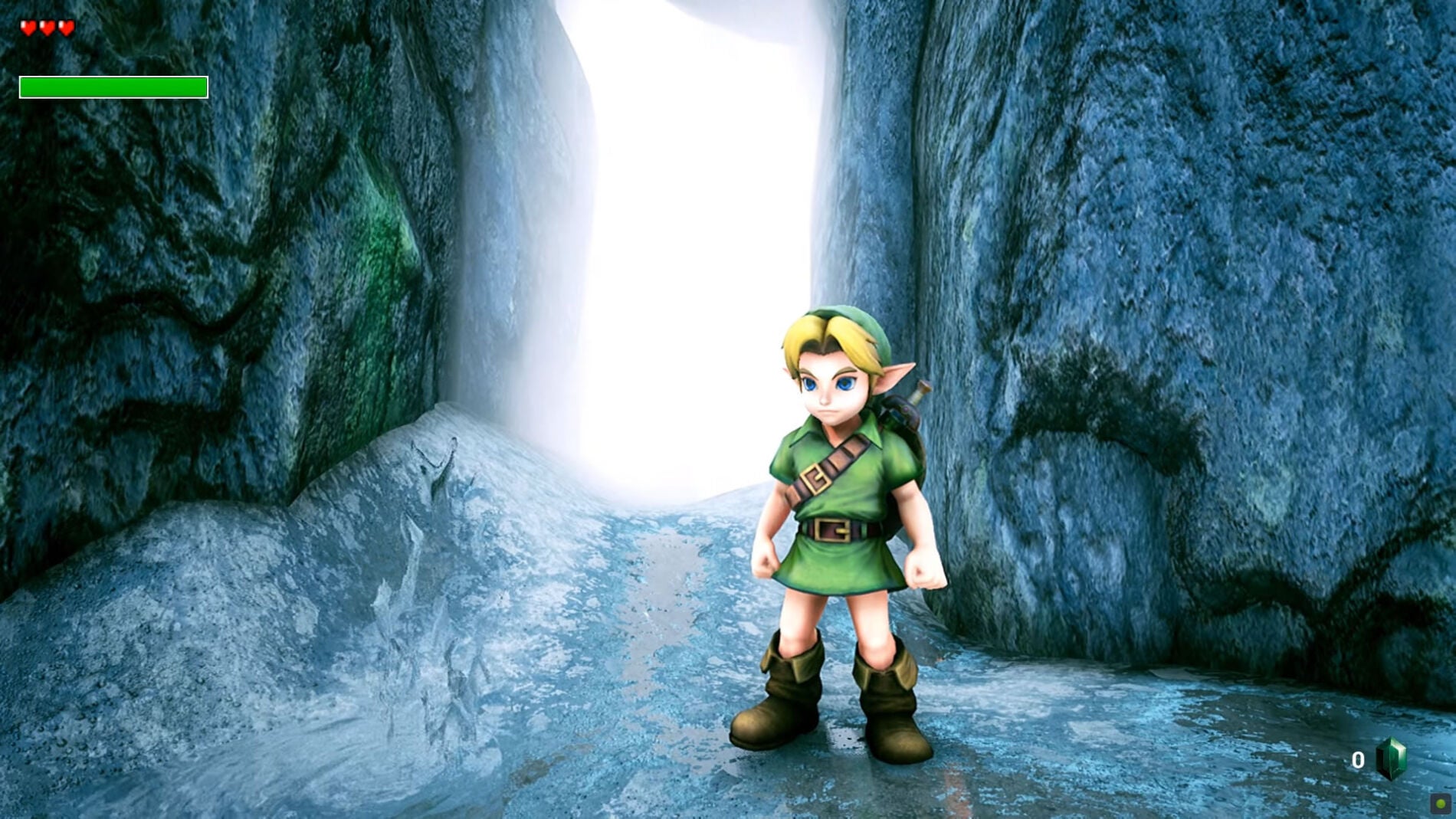Viewport: 1456px width, 819px height.
Task: Click the full green stamina bar
Action: [x=113, y=87]
